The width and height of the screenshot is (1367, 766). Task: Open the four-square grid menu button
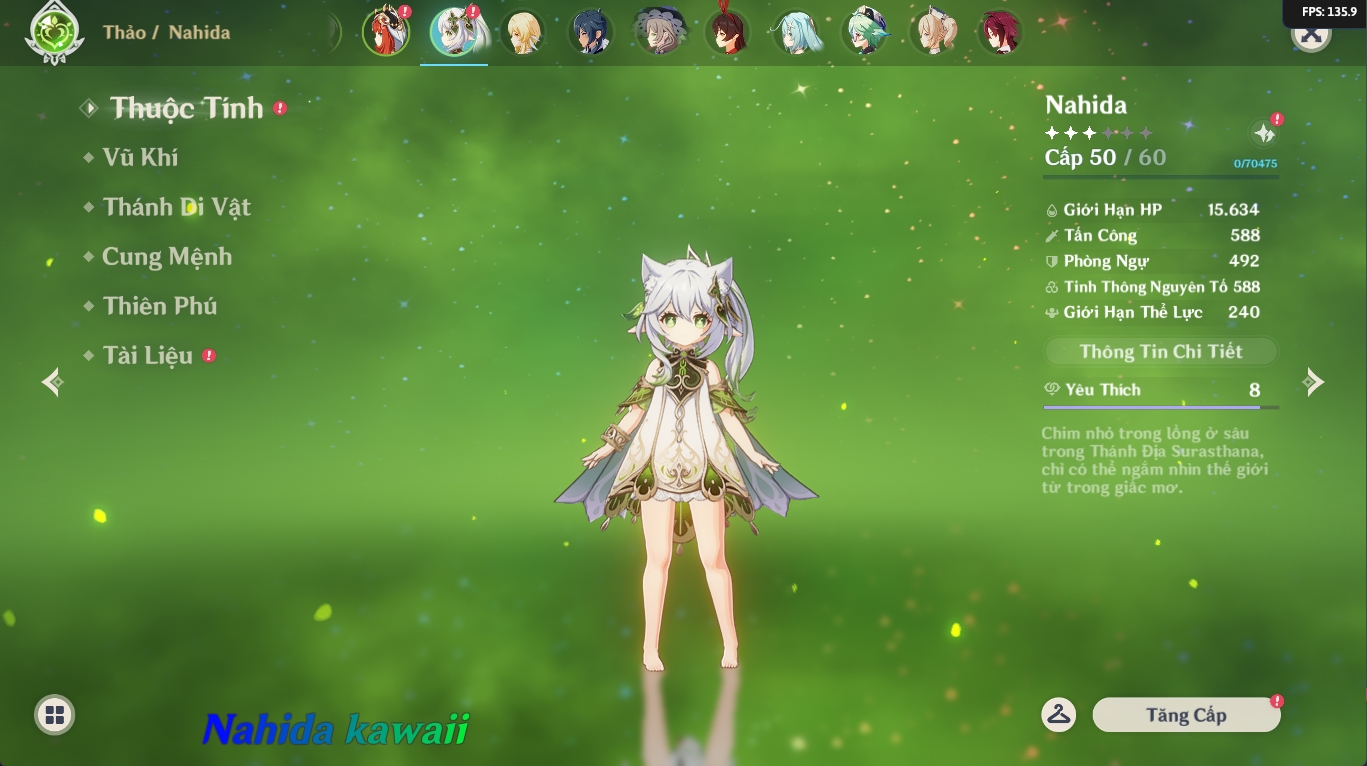tap(55, 714)
